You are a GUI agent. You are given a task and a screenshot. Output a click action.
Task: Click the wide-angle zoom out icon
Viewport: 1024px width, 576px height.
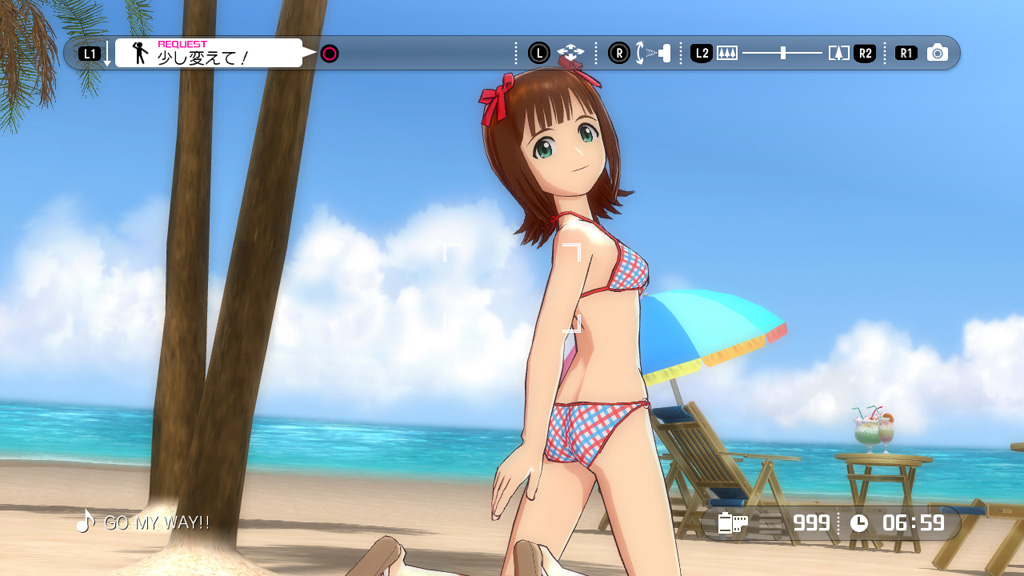coord(727,53)
